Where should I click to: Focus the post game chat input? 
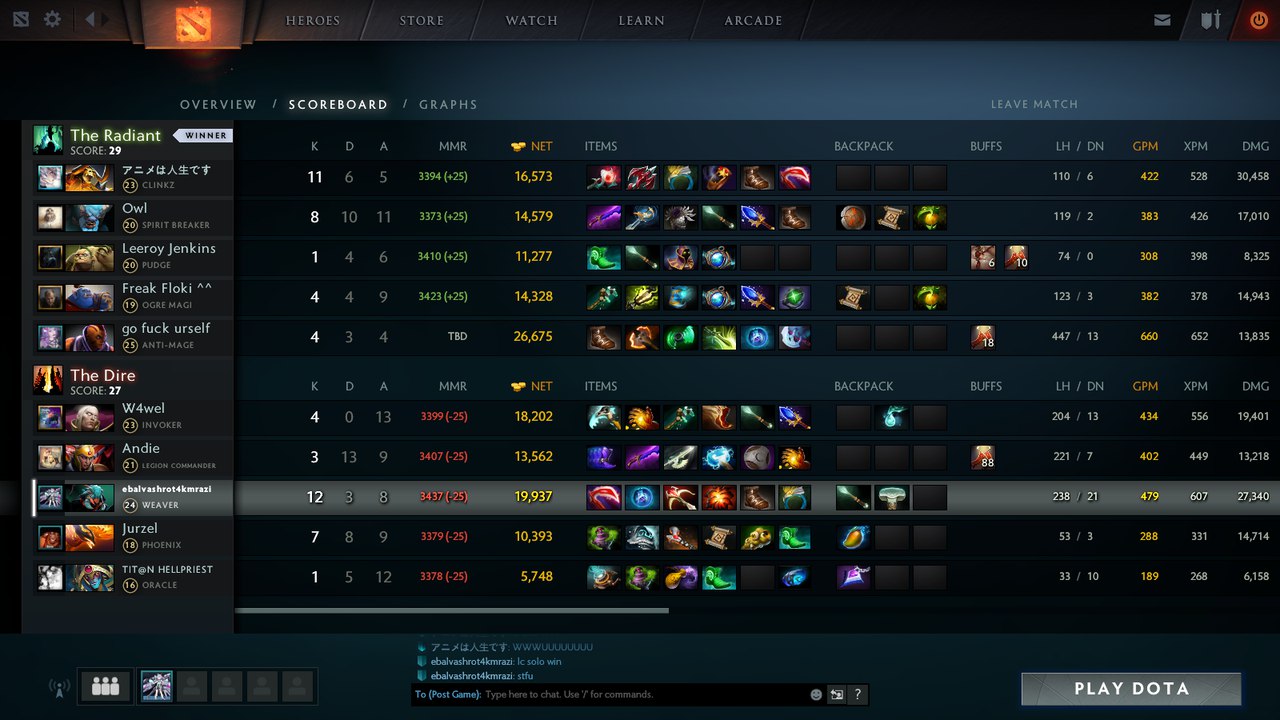640,694
